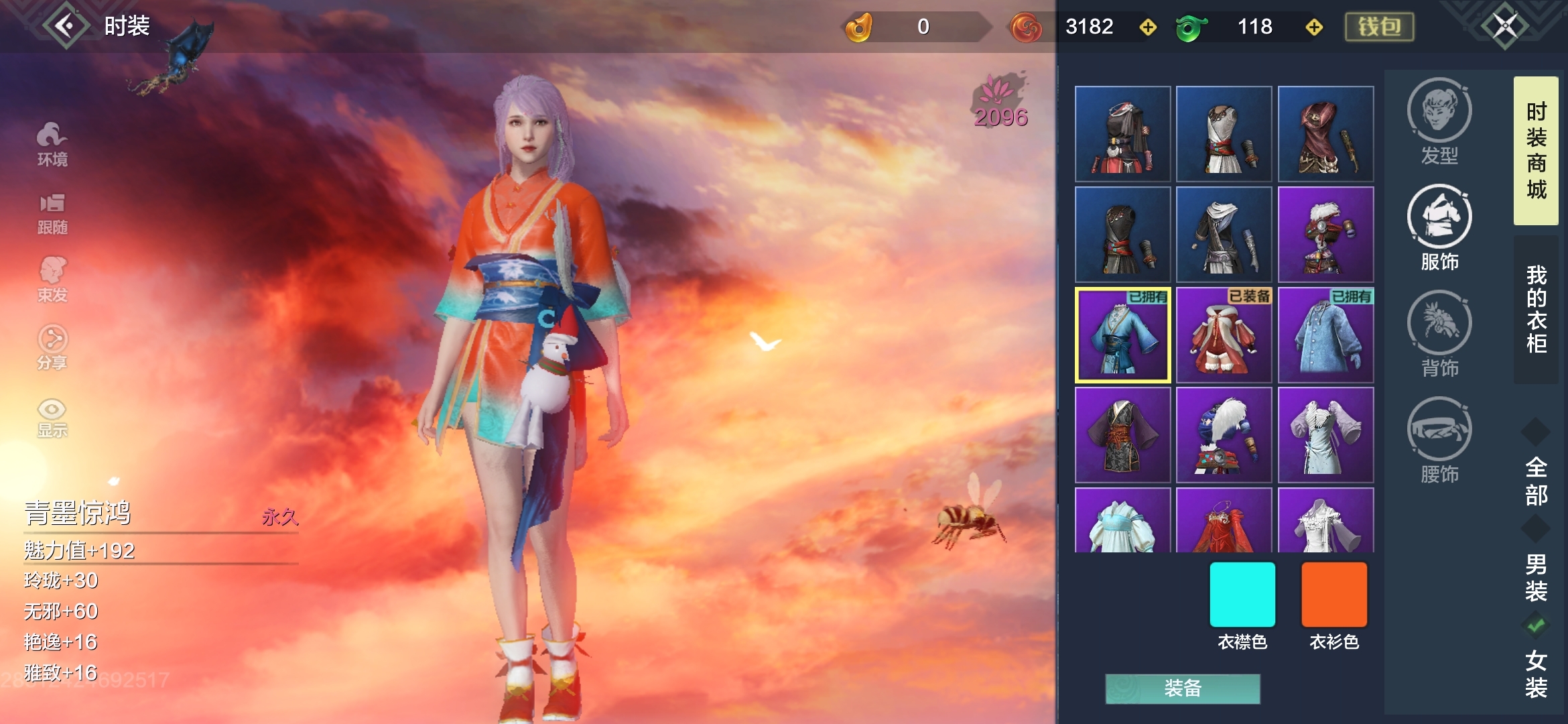Toggle the 显示 display eye icon
The image size is (1568, 724).
(52, 417)
